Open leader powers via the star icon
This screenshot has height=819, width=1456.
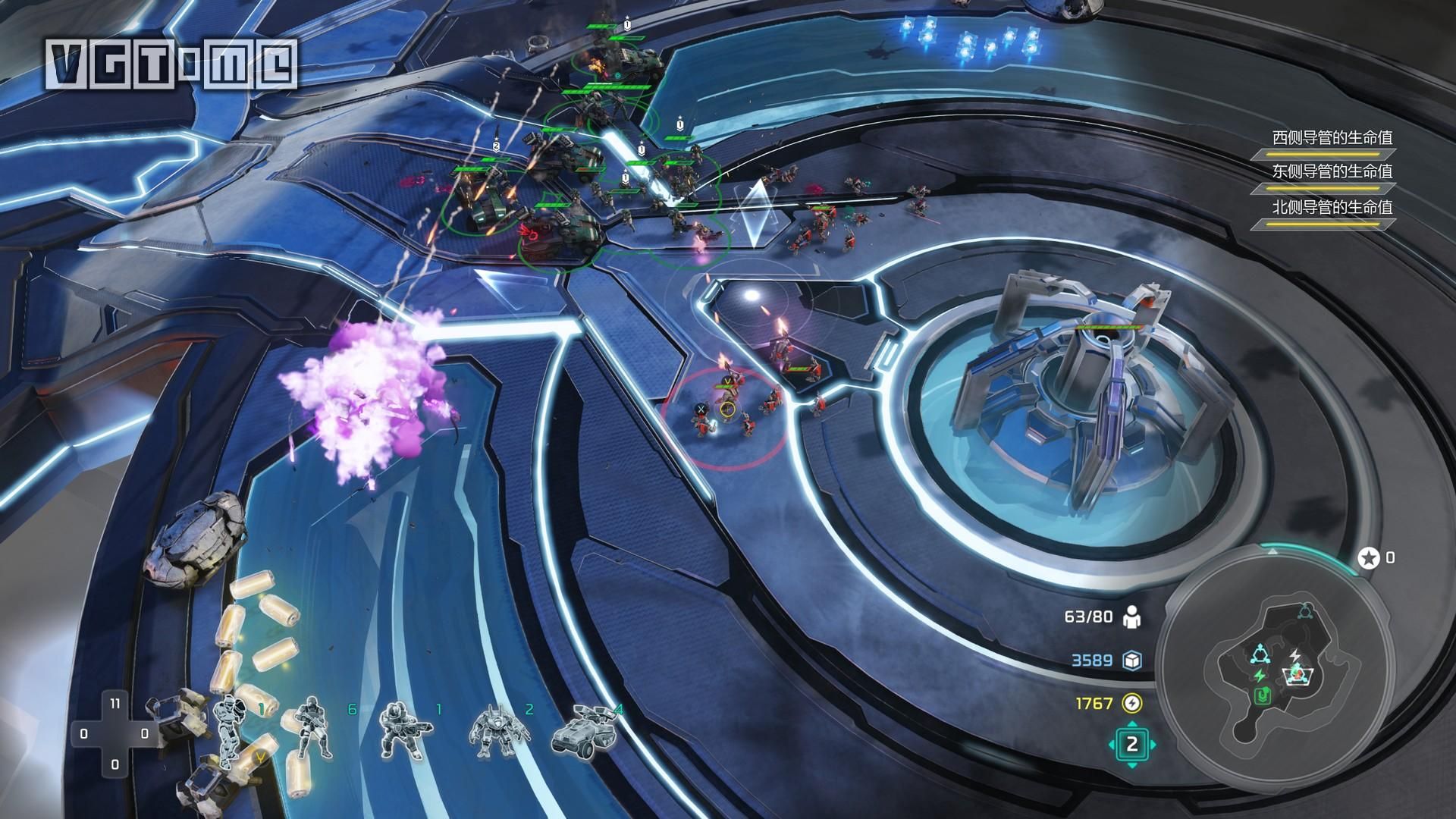pyautogui.click(x=1369, y=559)
